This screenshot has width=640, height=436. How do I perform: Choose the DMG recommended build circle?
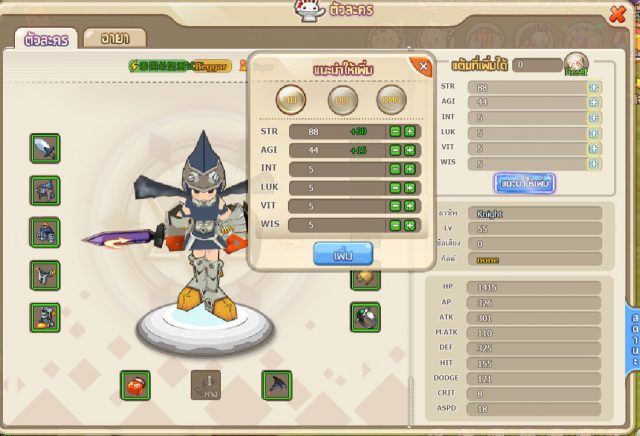(392, 100)
